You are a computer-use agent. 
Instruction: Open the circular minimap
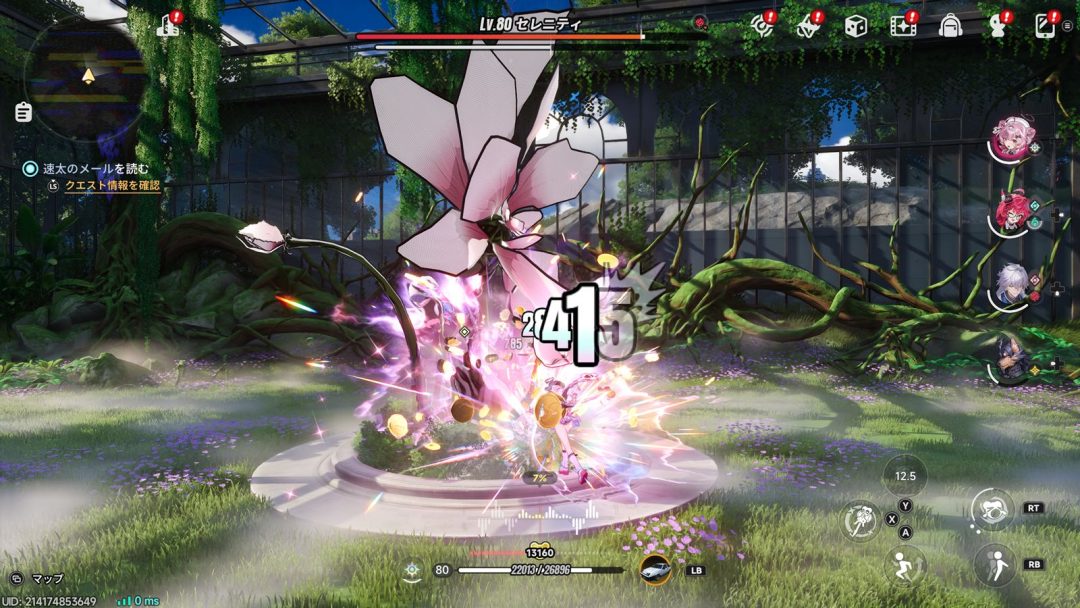(x=87, y=77)
